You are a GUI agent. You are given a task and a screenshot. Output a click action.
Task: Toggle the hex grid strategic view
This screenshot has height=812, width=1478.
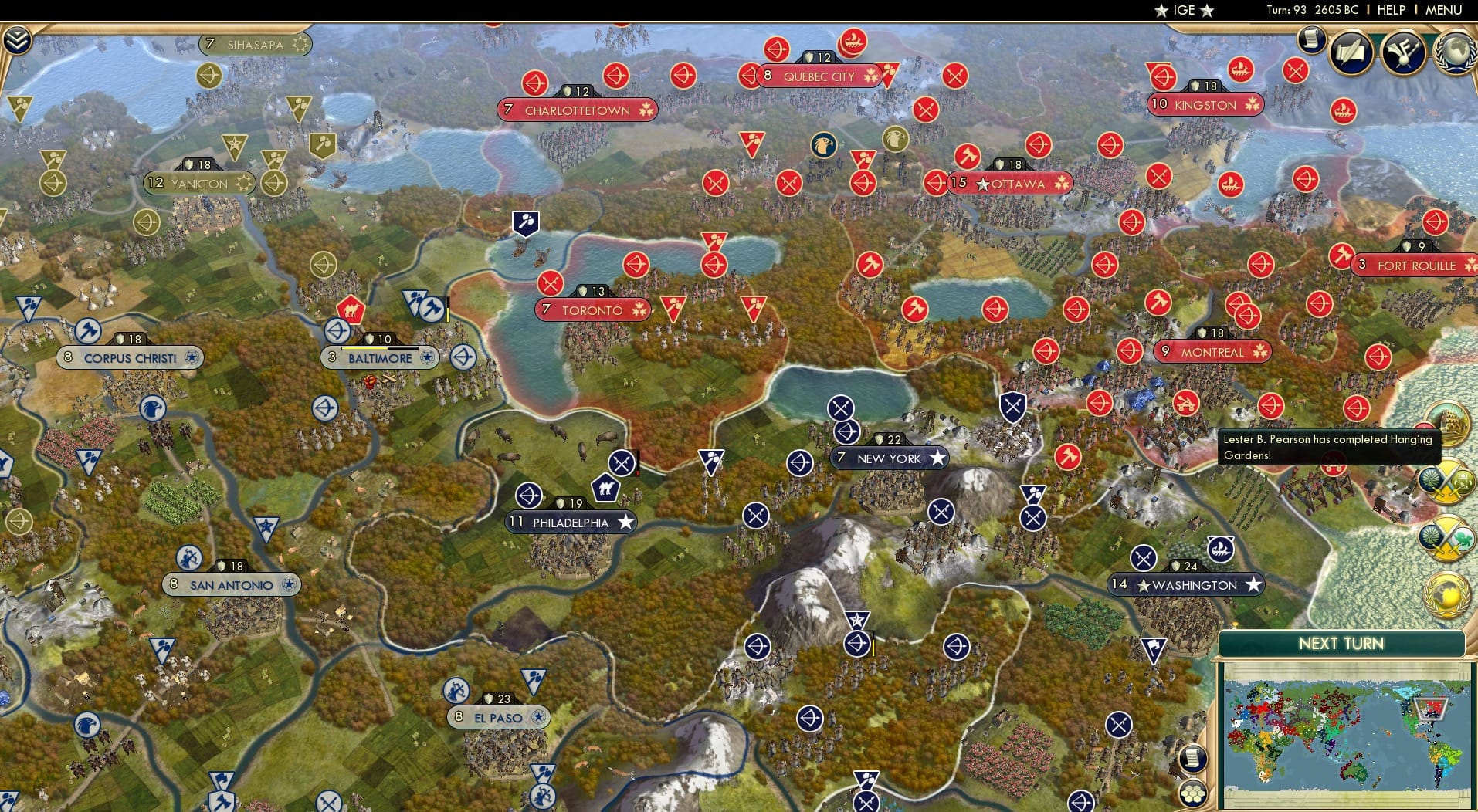[x=1192, y=792]
